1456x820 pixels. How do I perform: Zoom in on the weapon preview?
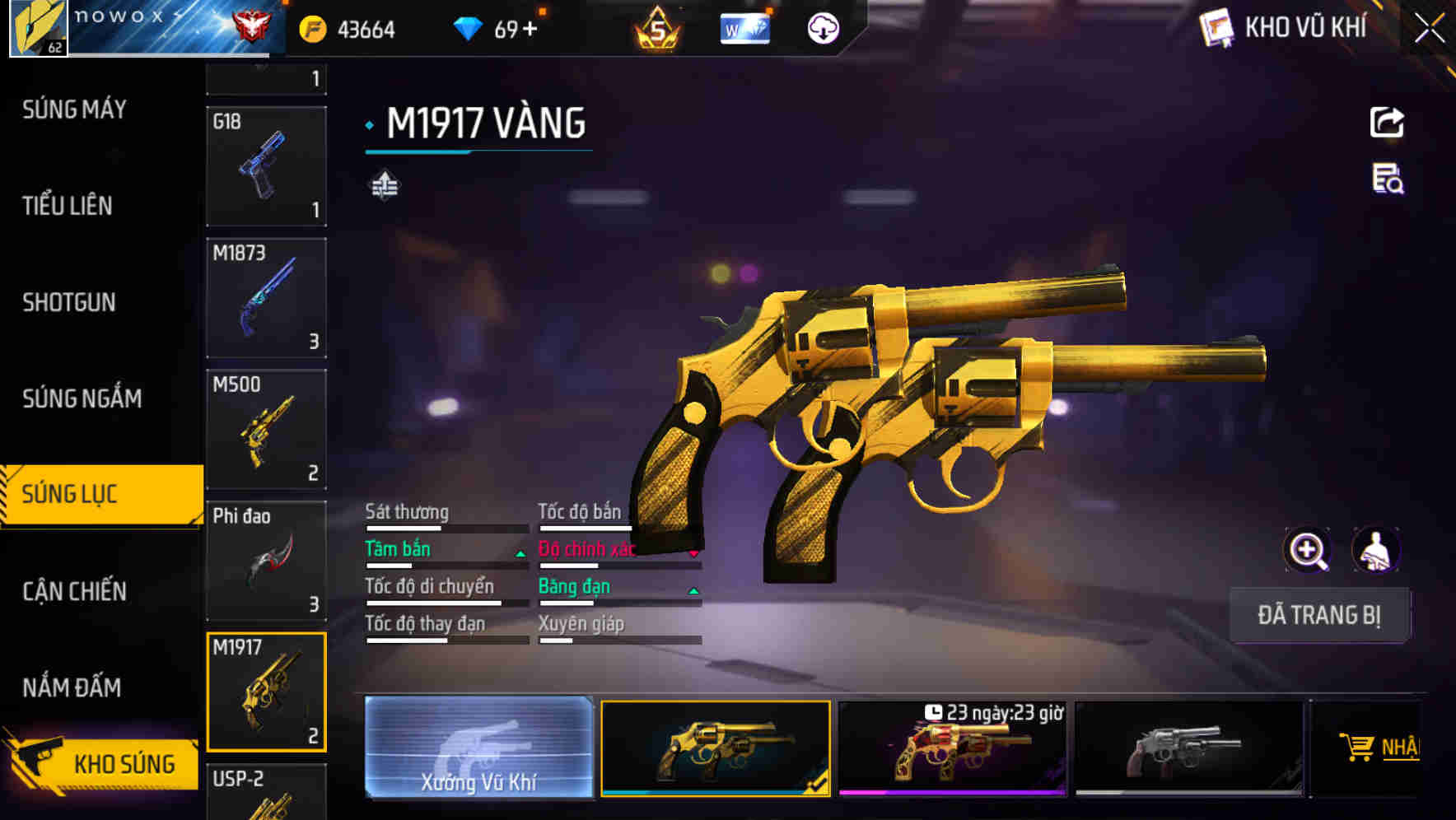(1308, 550)
